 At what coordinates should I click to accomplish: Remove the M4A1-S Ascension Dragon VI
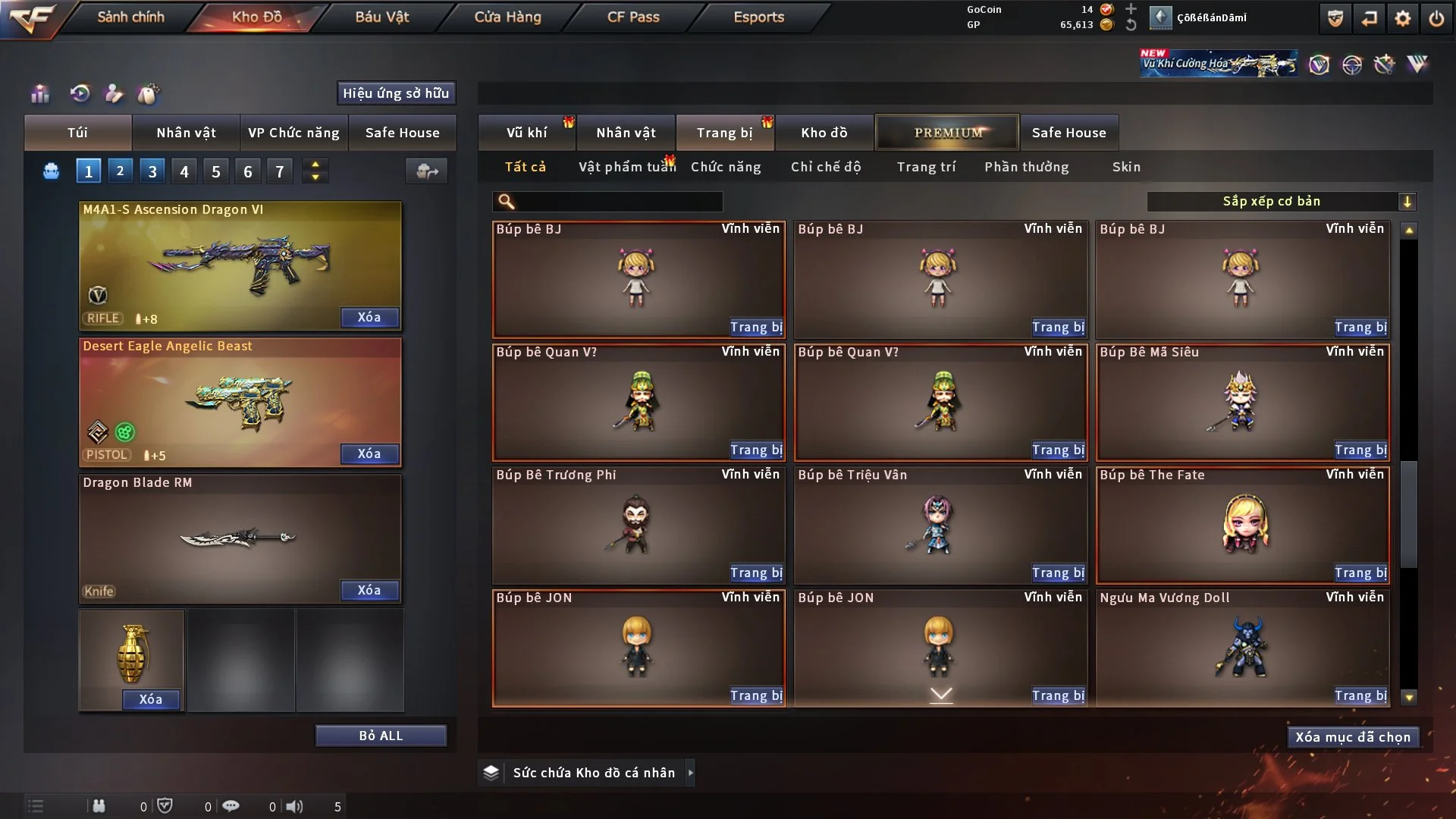pos(369,317)
